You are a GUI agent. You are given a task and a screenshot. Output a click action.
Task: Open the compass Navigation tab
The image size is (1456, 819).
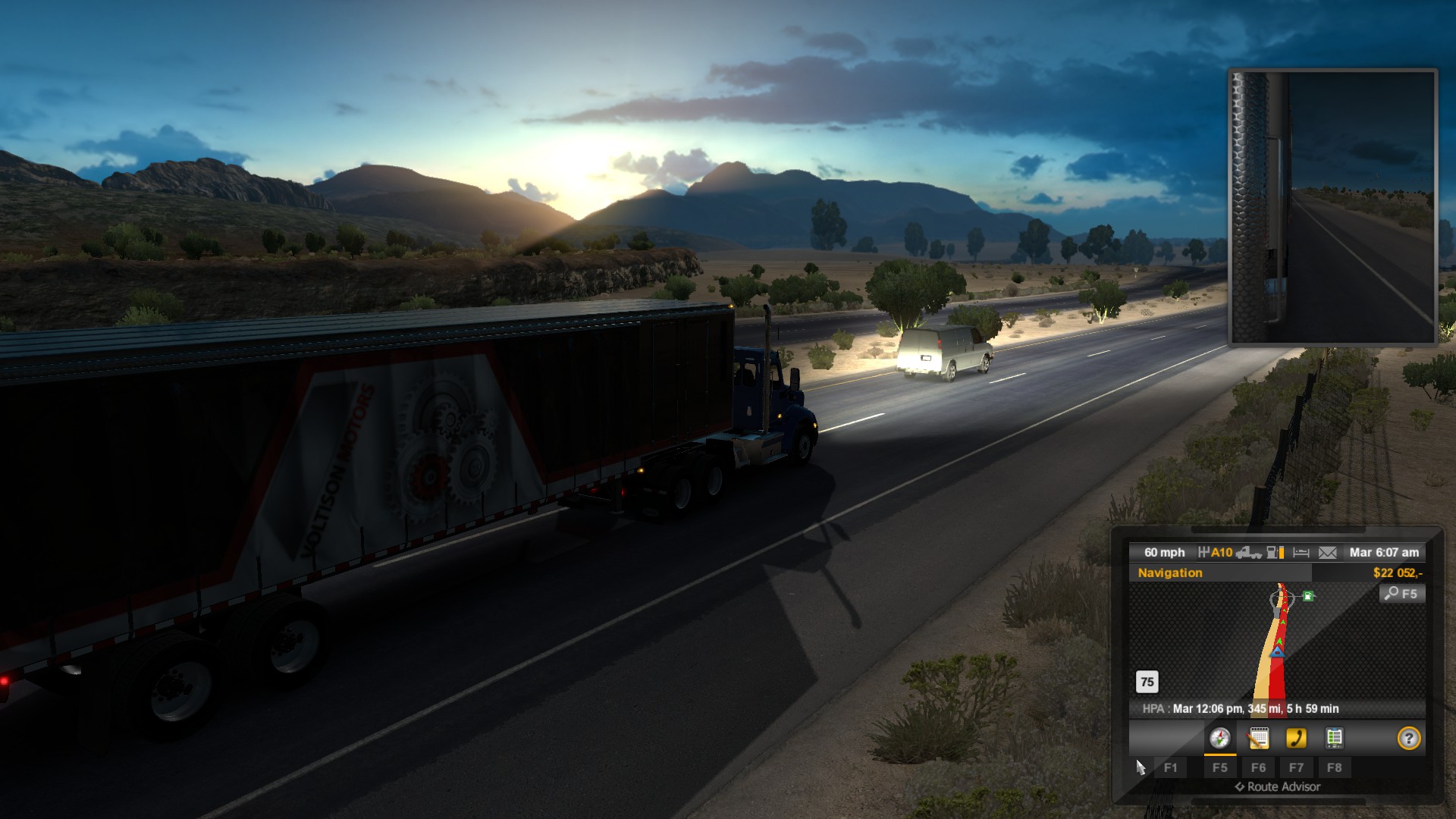1219,738
